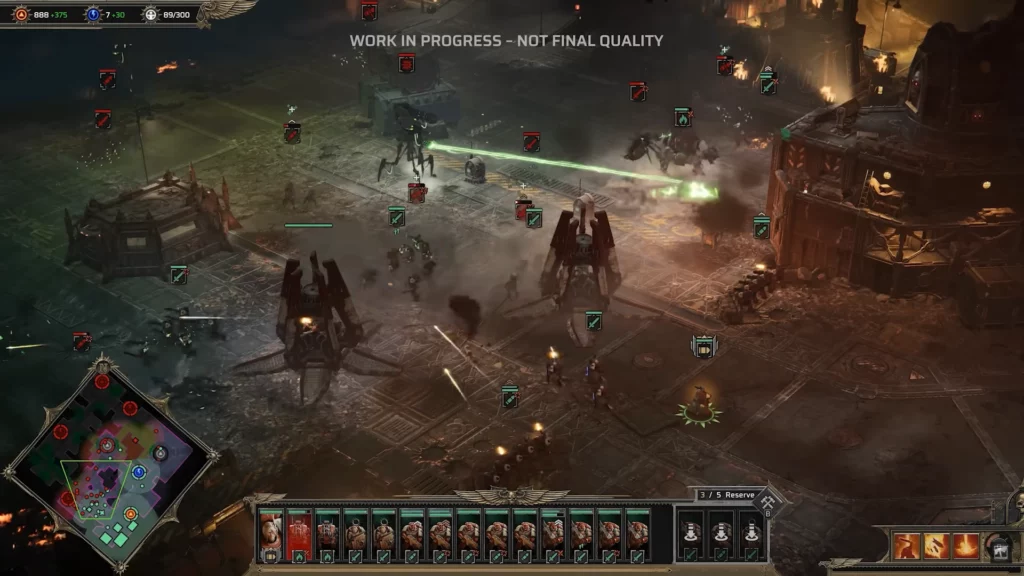The width and height of the screenshot is (1024, 576).
Task: Click the topmost red marker on the minimap
Action: 101,381
